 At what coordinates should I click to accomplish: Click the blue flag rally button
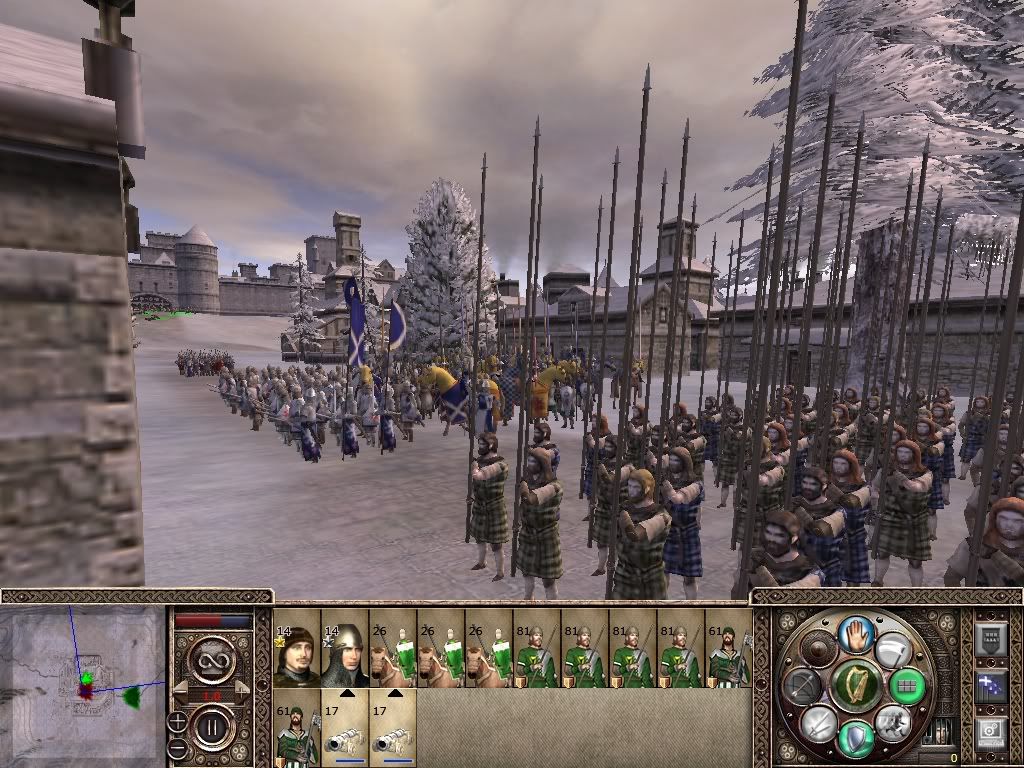click(x=989, y=686)
